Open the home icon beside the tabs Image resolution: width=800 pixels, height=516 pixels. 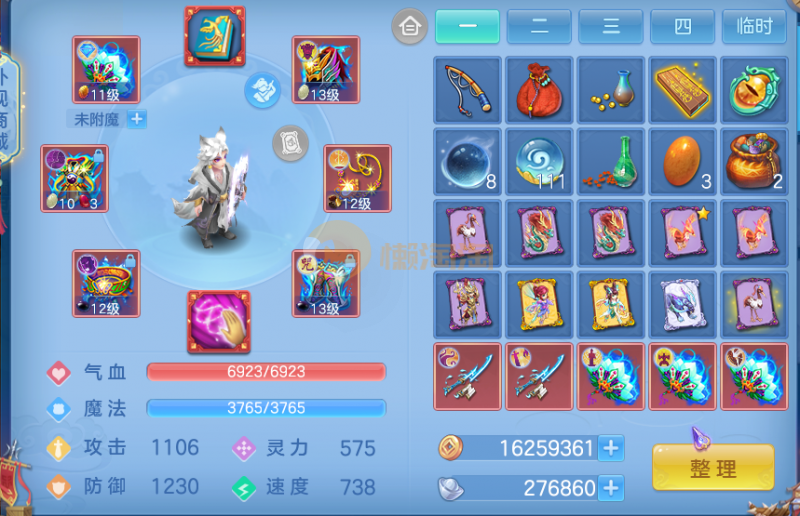coord(408,26)
